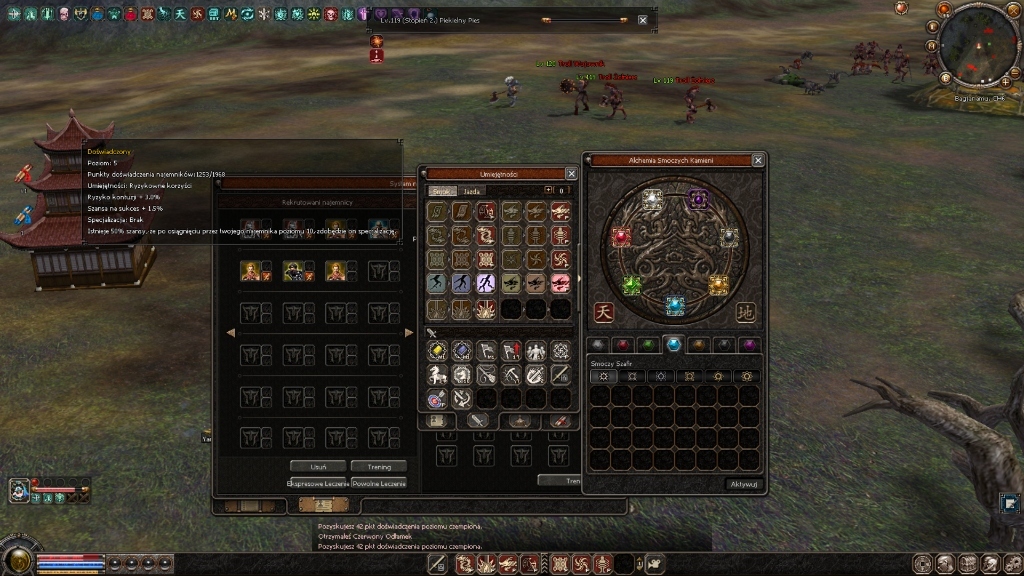Select the green dragon stone on the wheel
This screenshot has width=1024, height=576.
click(x=632, y=286)
